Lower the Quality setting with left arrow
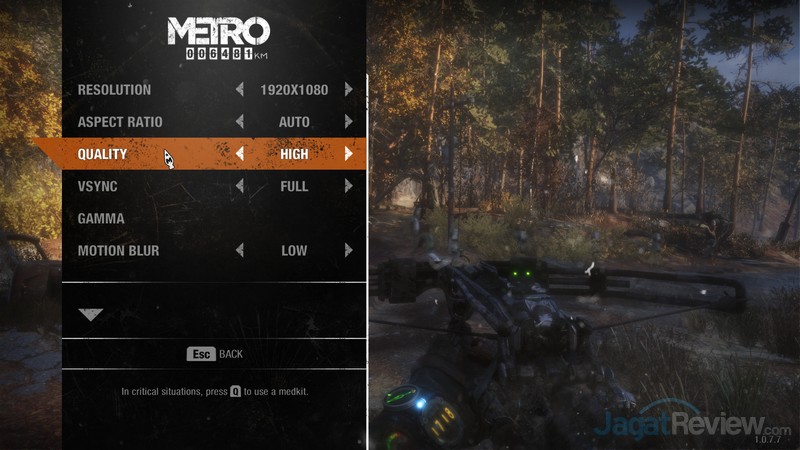 240,154
